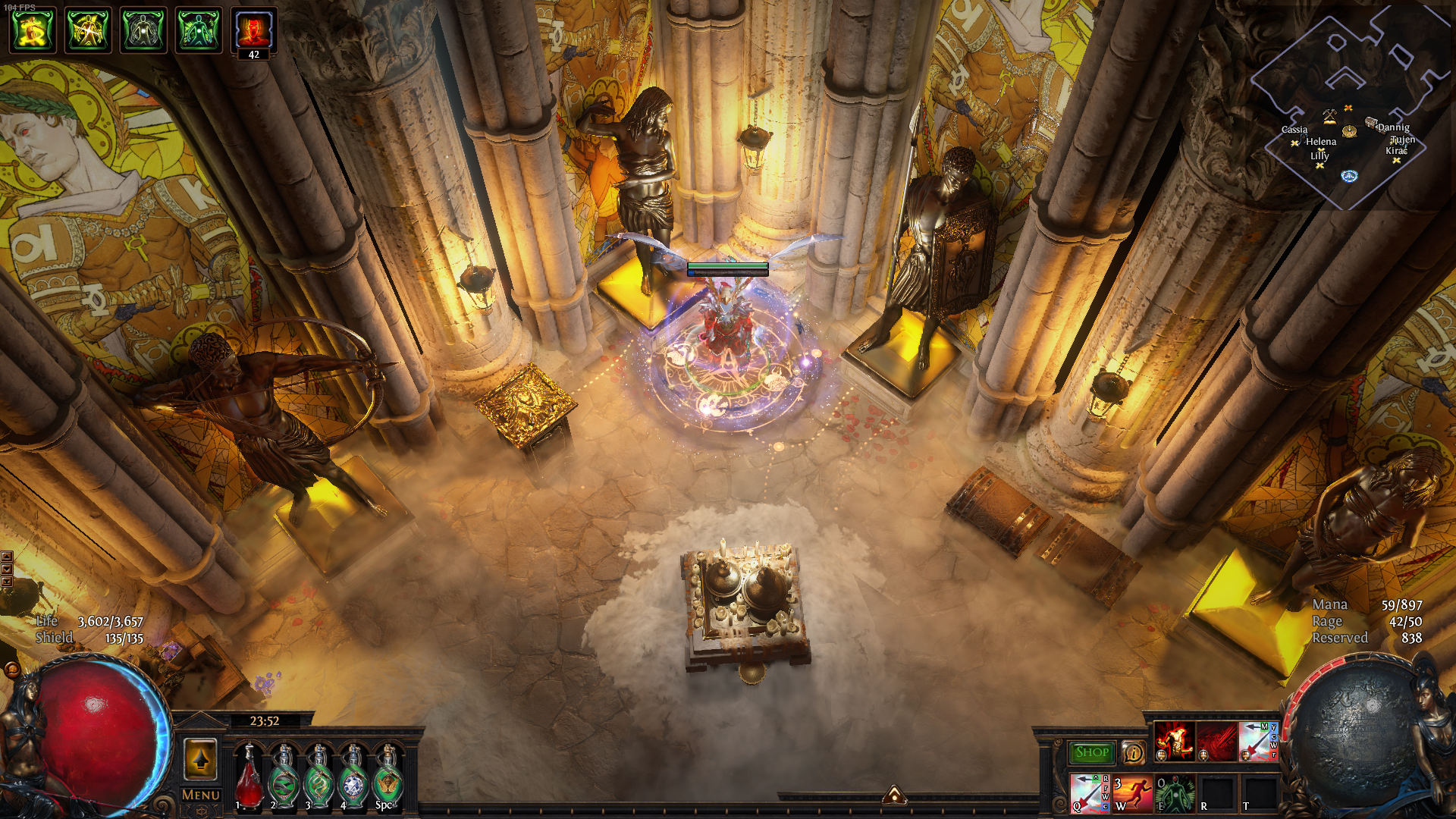Open the info speech-bubble button

click(1133, 752)
